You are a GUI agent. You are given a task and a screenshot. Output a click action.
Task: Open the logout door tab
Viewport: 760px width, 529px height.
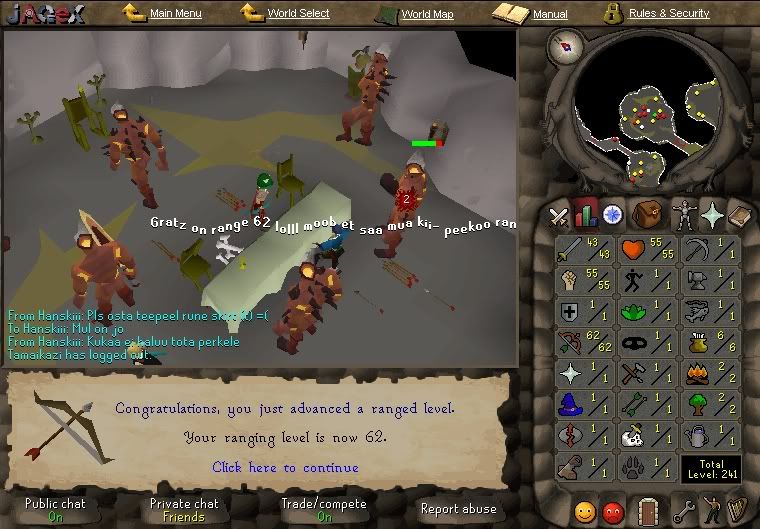pos(649,510)
